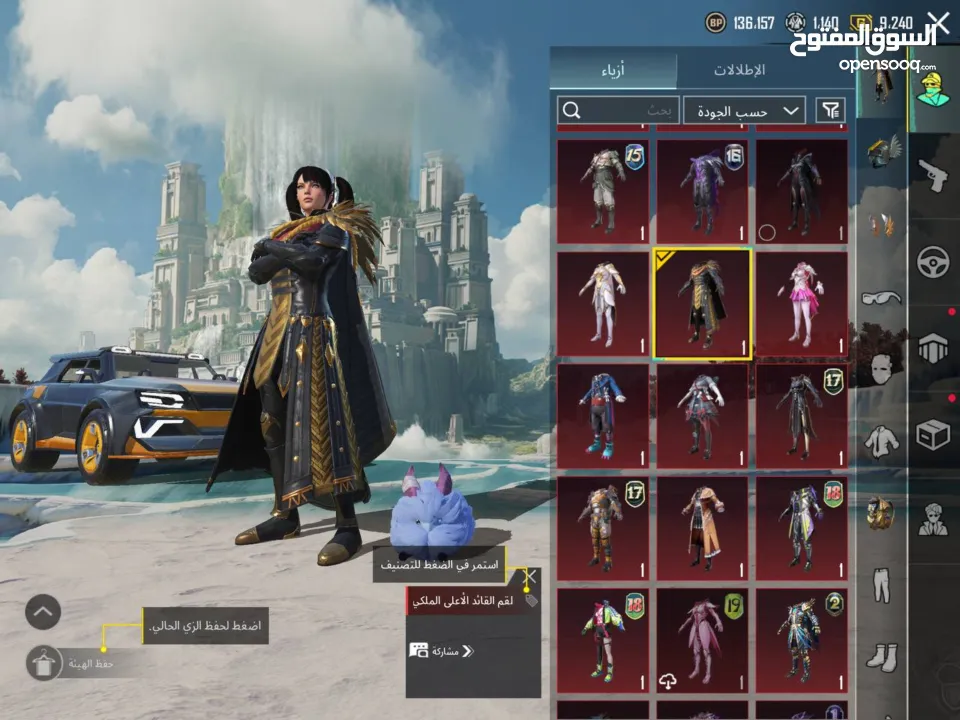Open the pistol weapons category
This screenshot has width=960, height=720.
933,176
